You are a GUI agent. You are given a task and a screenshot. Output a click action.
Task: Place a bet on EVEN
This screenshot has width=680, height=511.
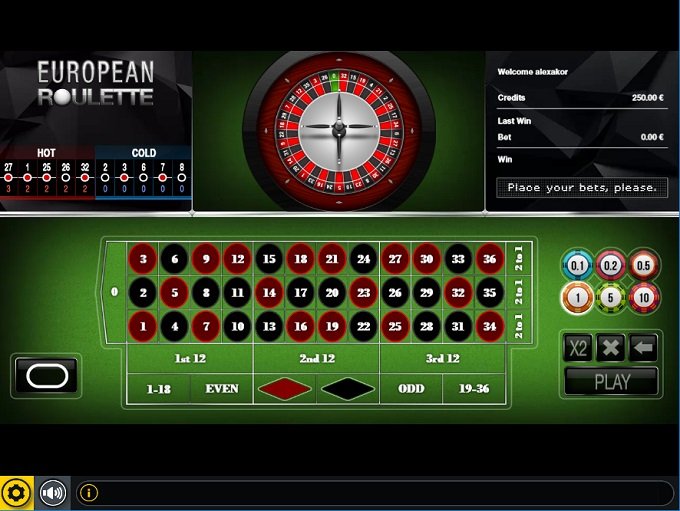[221, 388]
